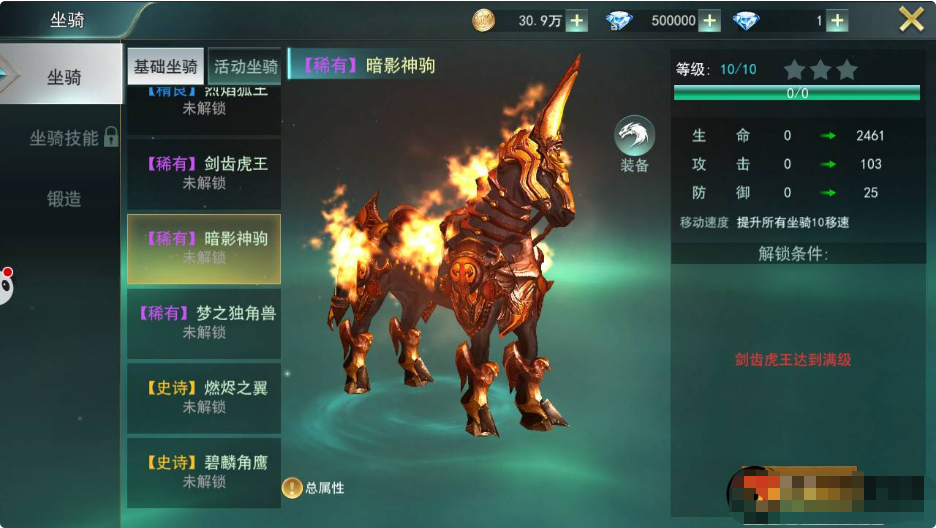Select the 暗影神驹 mount entry
Screen dimensions: 936x528
(204, 248)
